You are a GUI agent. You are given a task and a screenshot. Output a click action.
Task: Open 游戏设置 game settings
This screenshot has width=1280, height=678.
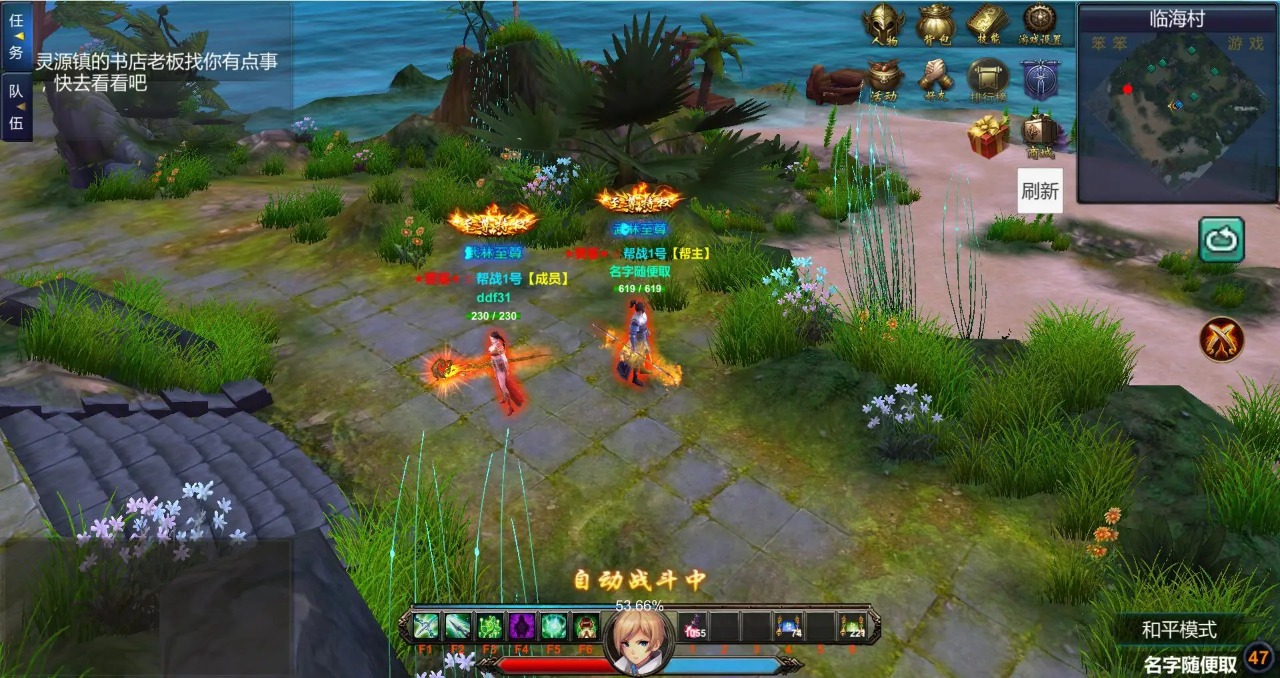click(1040, 24)
